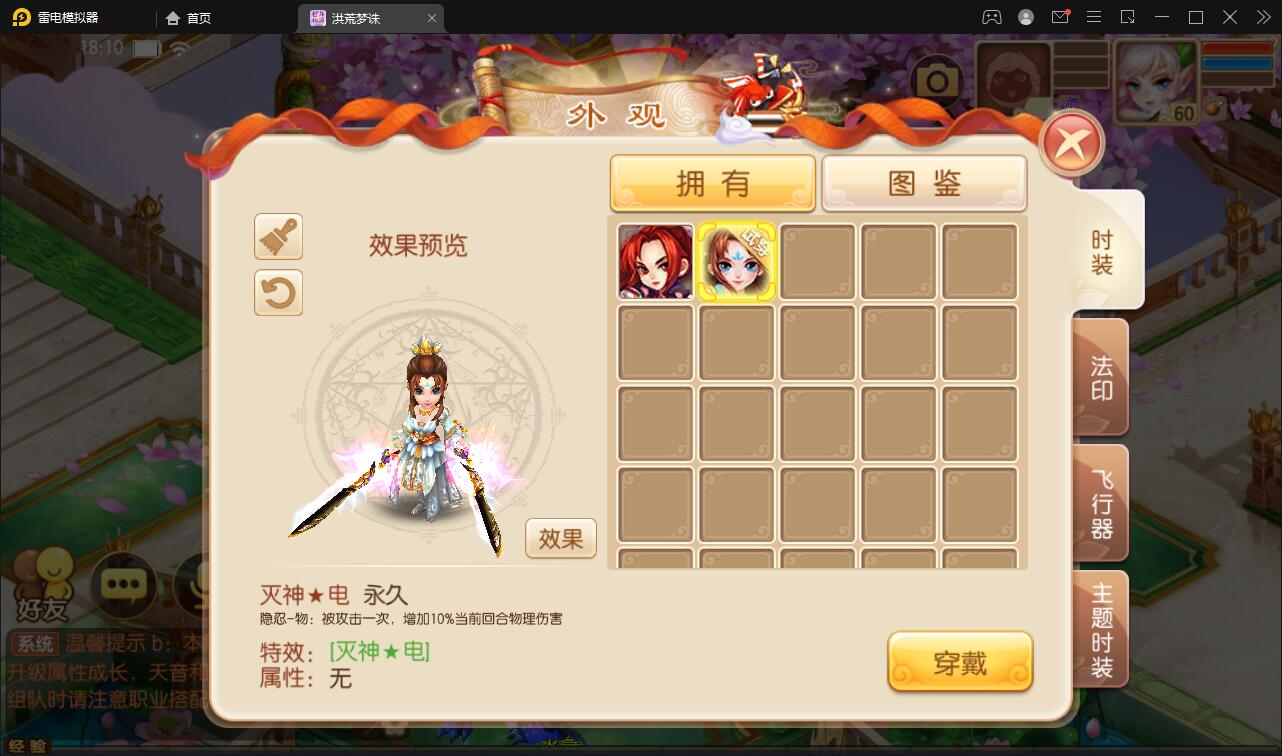Open the in-game screenshot camera icon

pyautogui.click(x=937, y=77)
